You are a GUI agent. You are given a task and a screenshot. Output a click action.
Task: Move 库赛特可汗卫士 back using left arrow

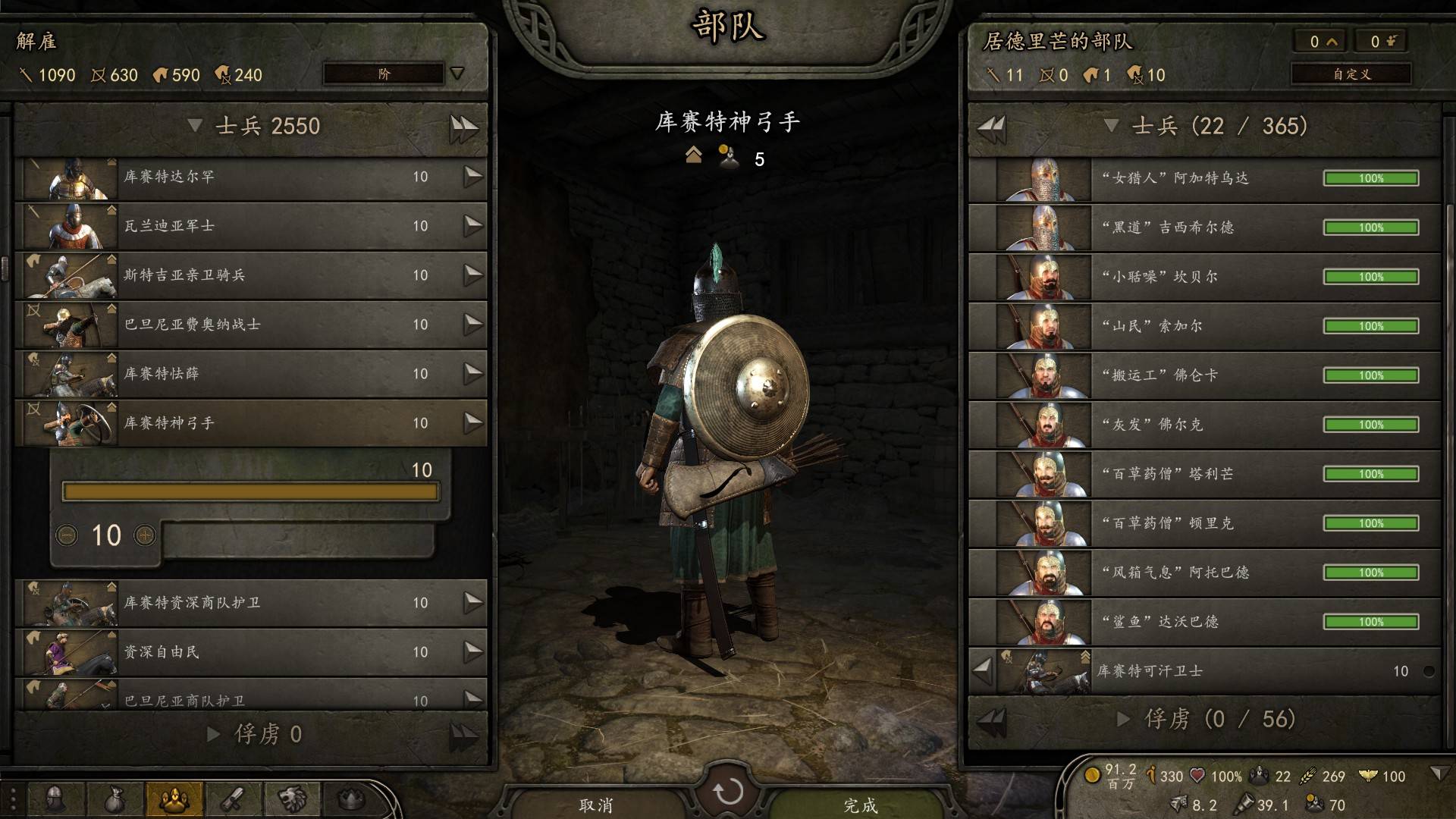coord(982,670)
